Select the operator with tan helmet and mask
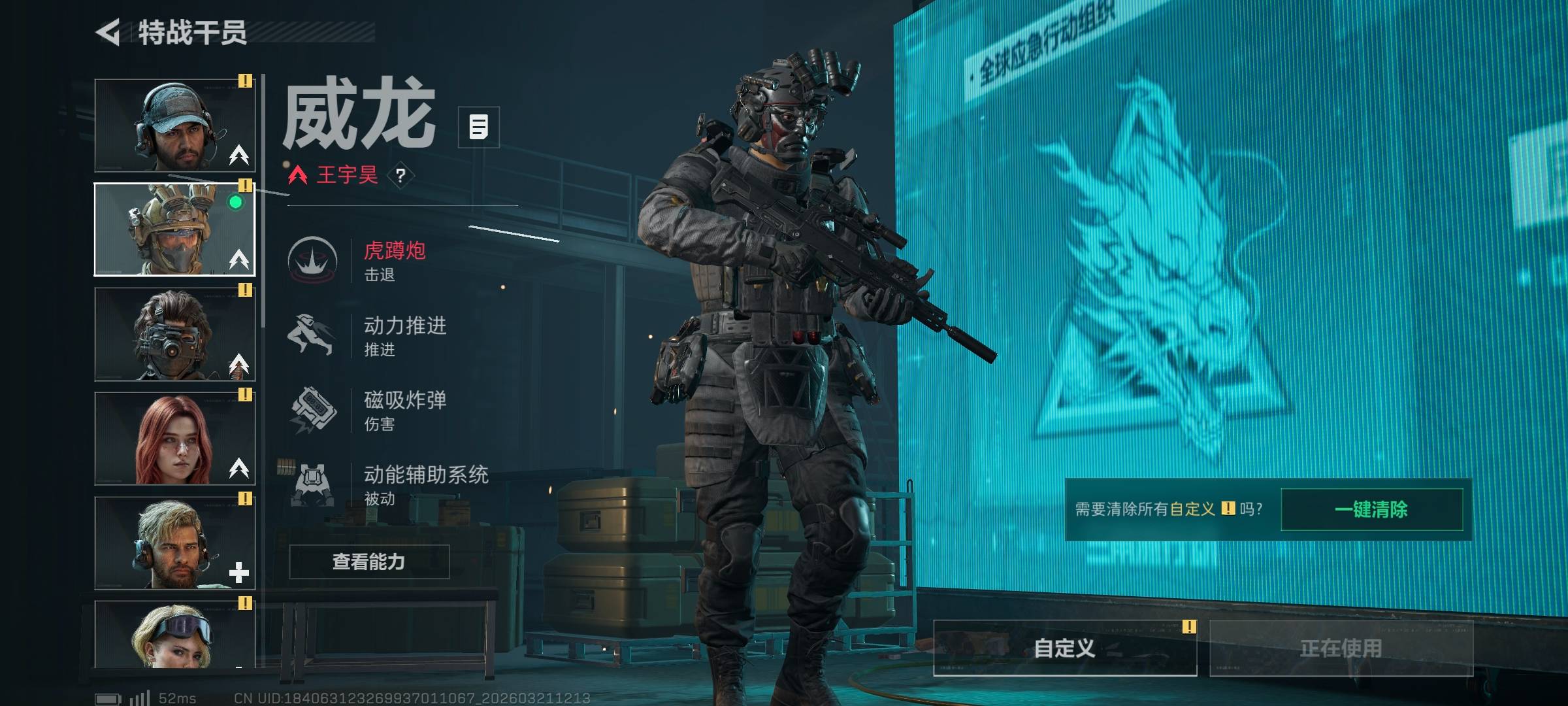The height and width of the screenshot is (706, 1568). pos(174,229)
